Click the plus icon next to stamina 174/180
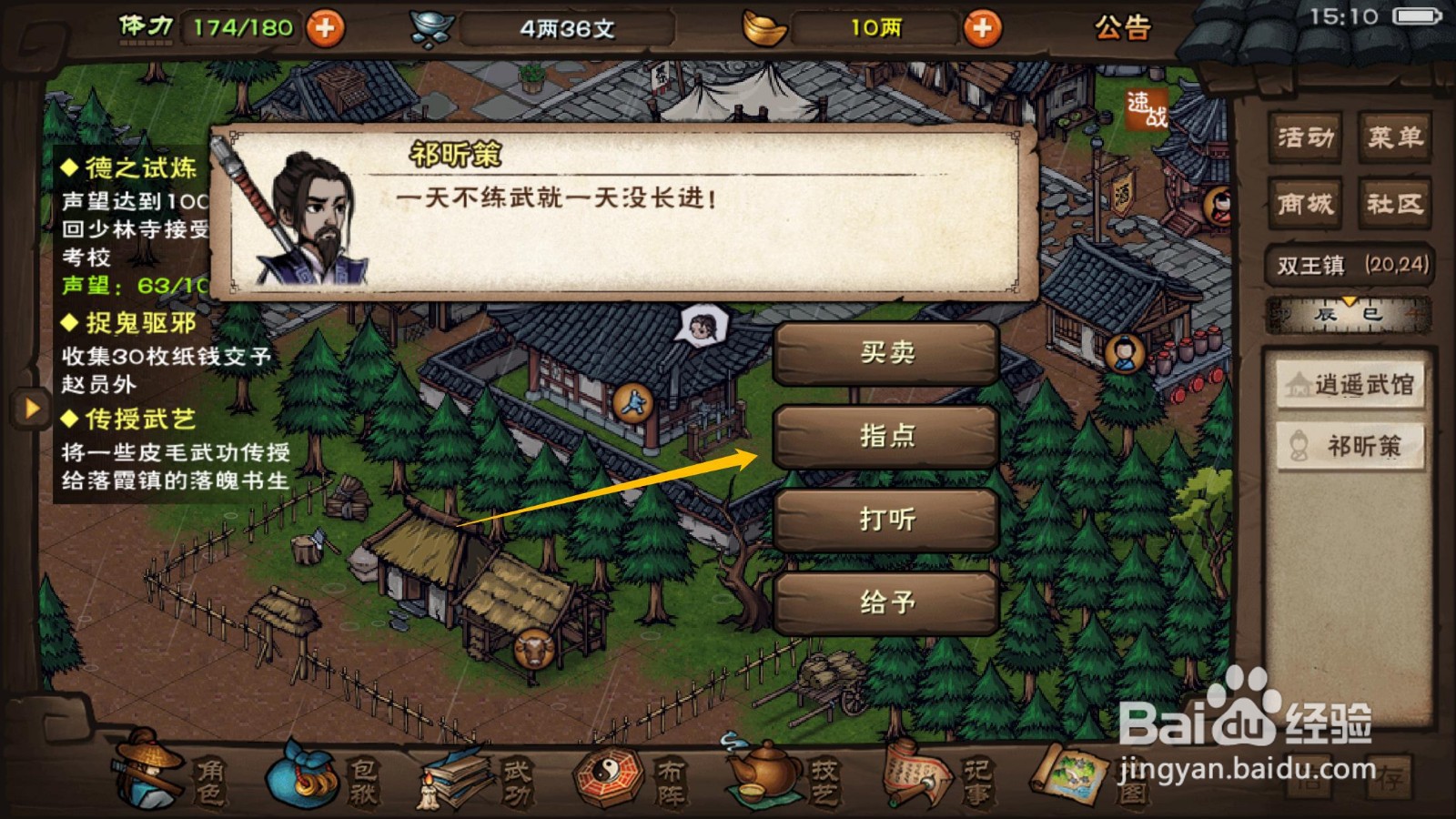Viewport: 1456px width, 819px height. 326,26
